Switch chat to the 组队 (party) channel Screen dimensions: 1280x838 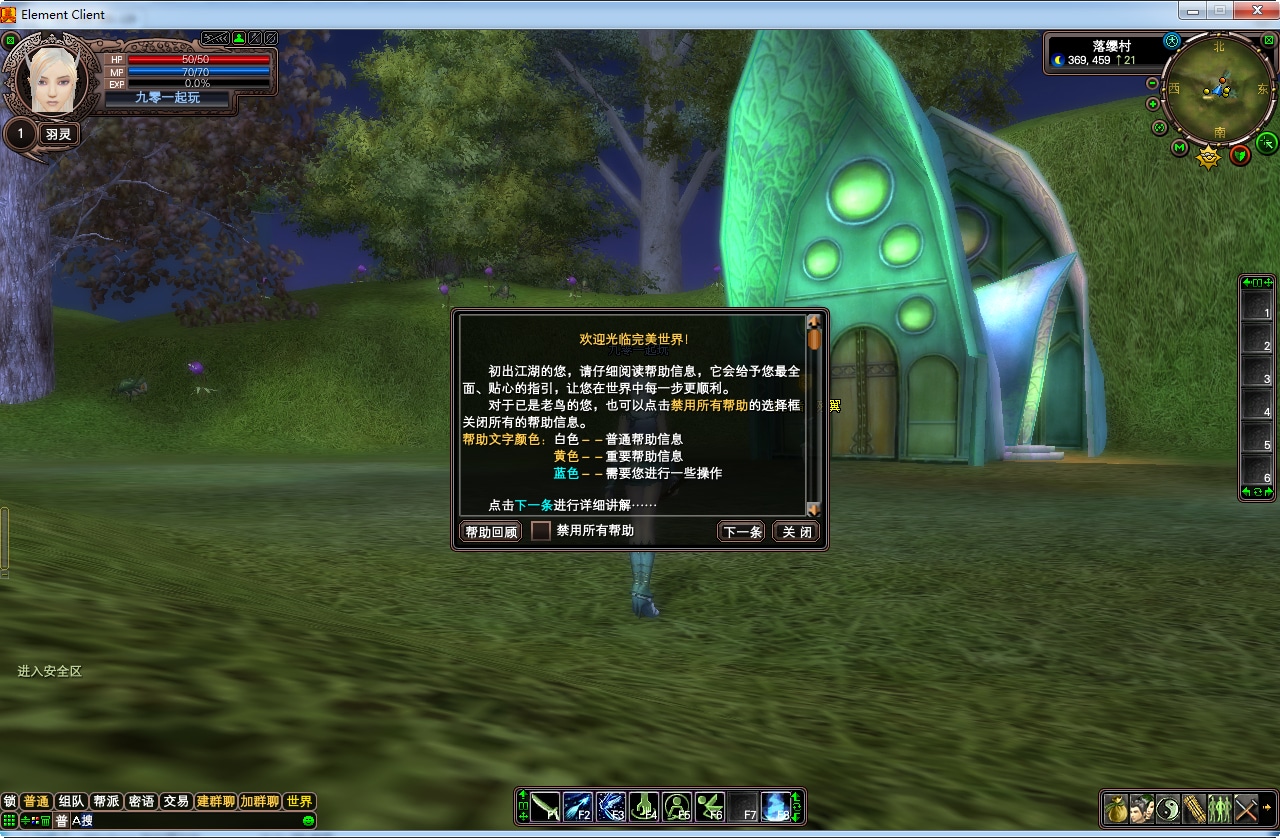pos(71,801)
